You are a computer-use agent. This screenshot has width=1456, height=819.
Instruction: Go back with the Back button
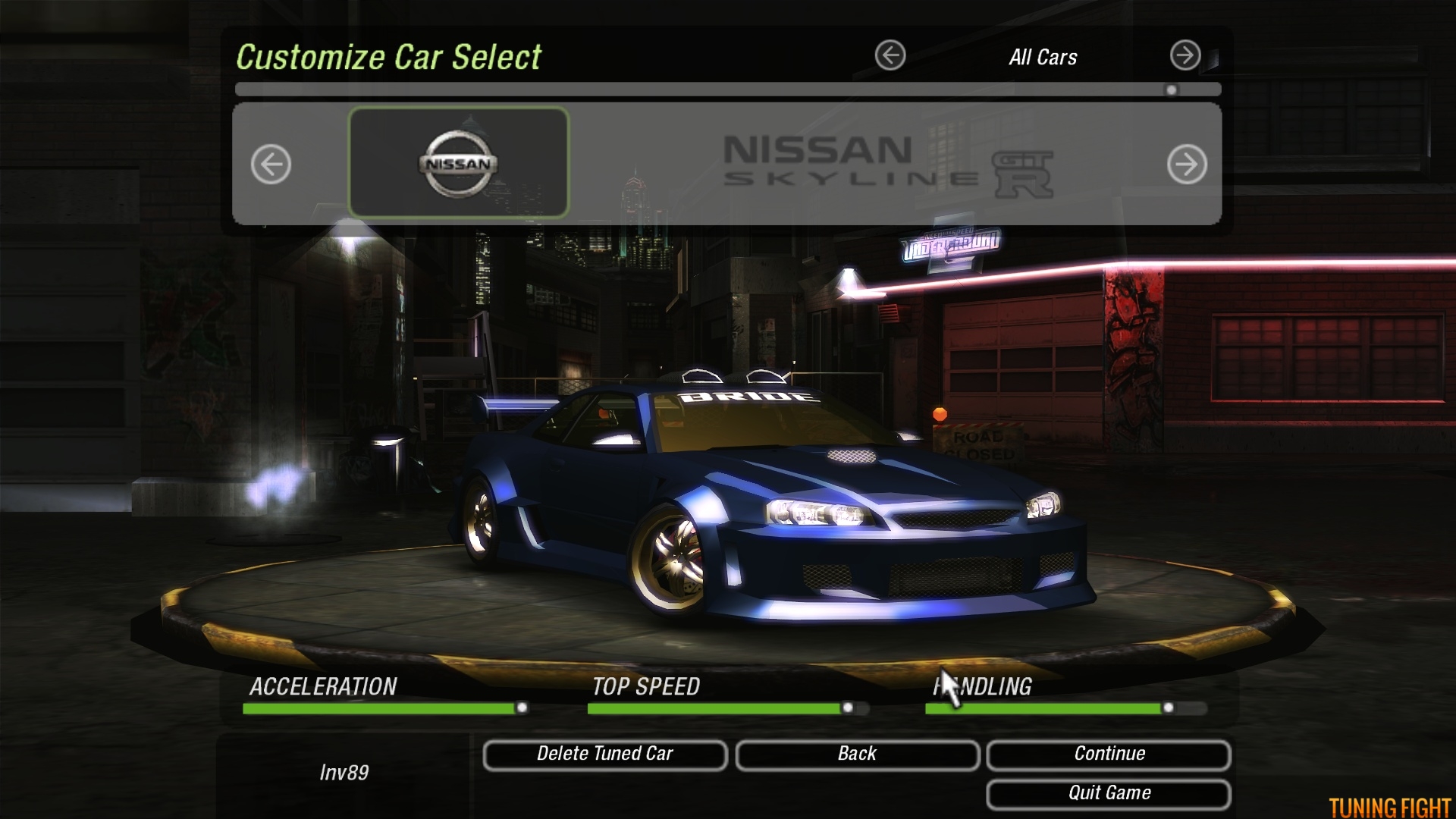(857, 755)
